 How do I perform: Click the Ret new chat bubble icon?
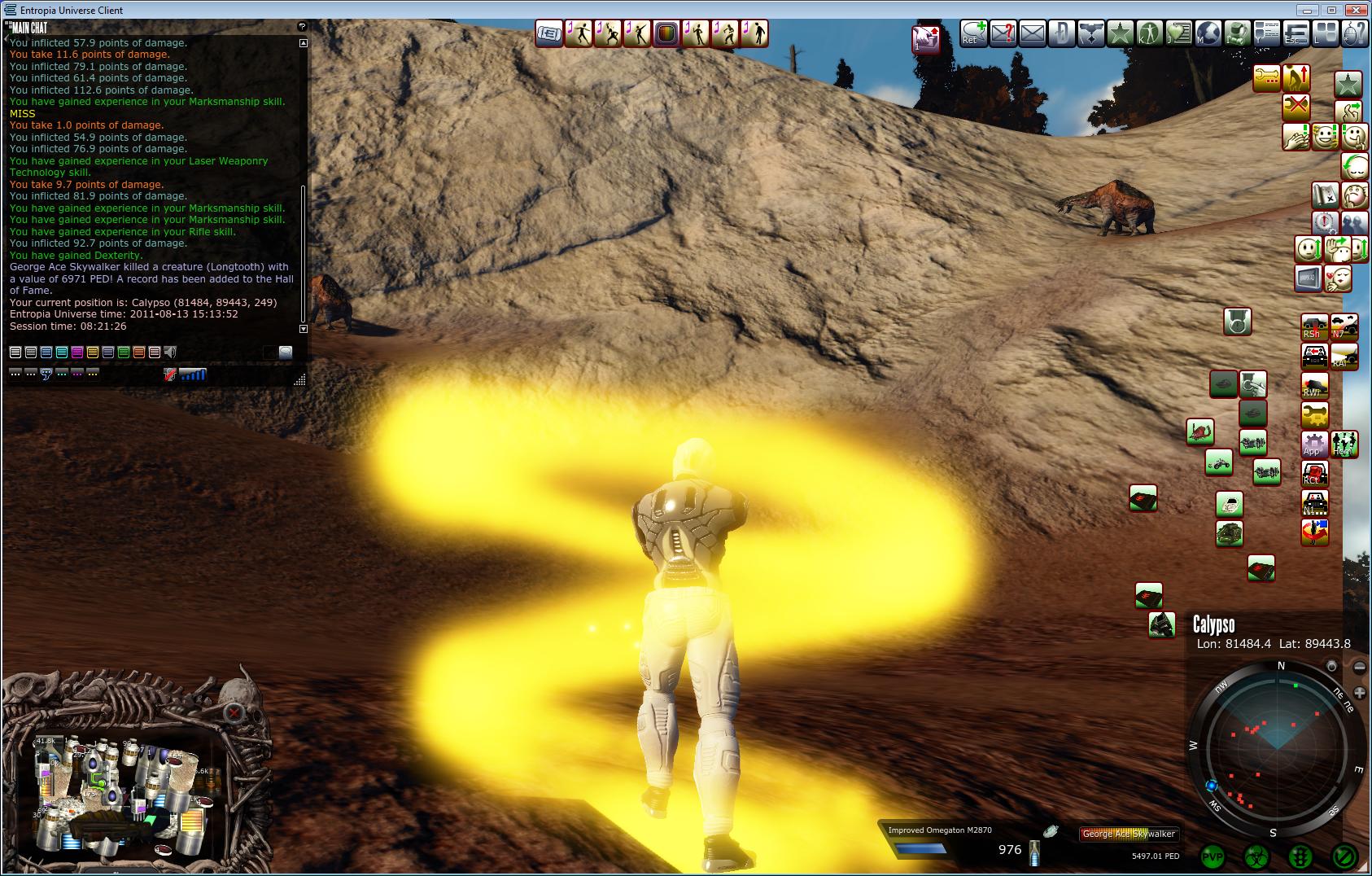tap(972, 34)
